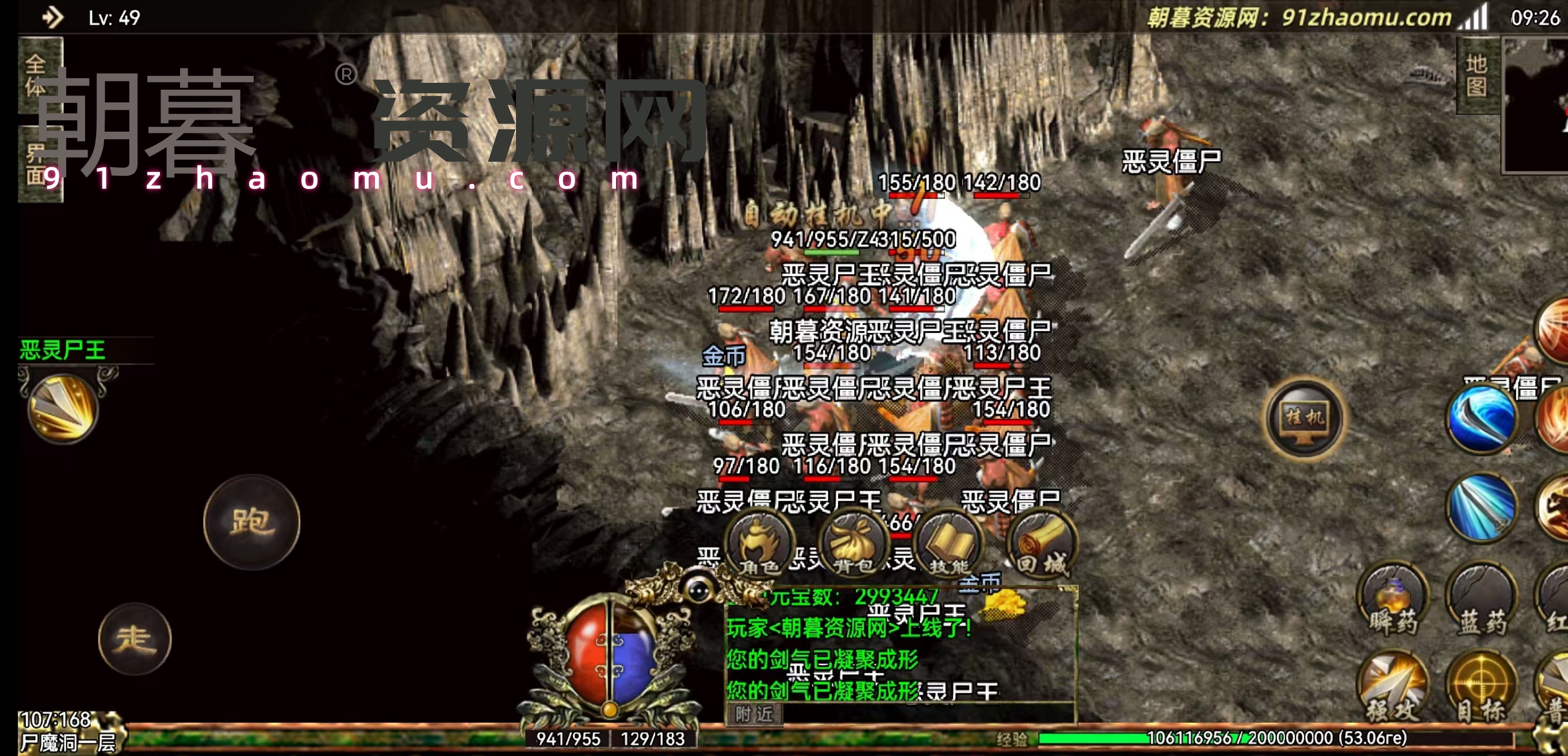This screenshot has height=756, width=1568.
Task: Tap the arrow icon beside the level
Action: (x=53, y=17)
